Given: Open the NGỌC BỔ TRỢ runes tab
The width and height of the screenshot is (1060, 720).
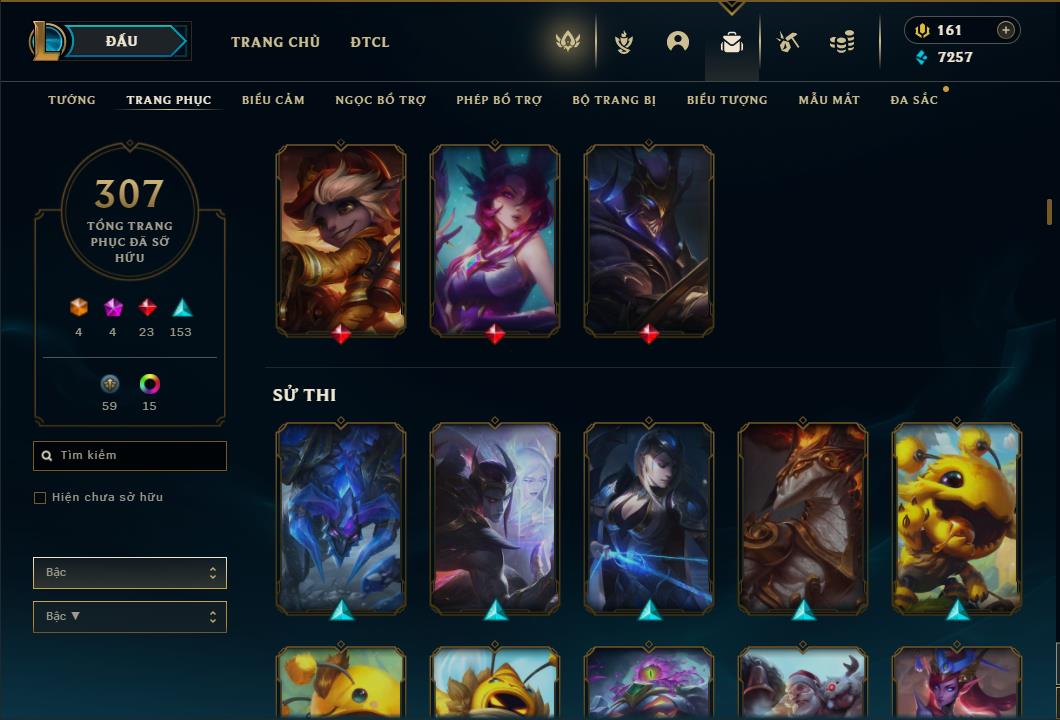Looking at the screenshot, I should pyautogui.click(x=380, y=100).
